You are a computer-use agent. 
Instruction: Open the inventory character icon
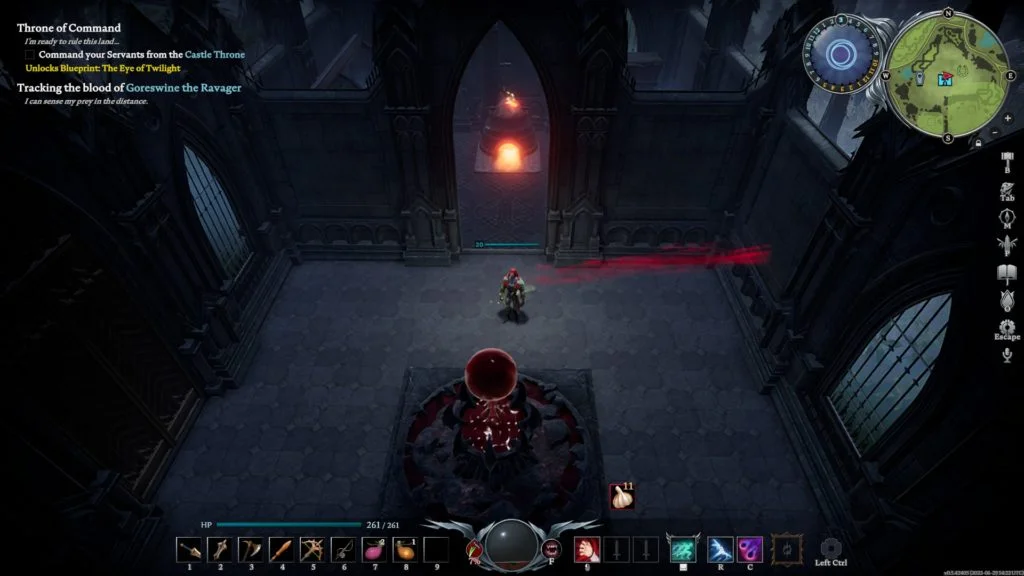pyautogui.click(x=1006, y=189)
